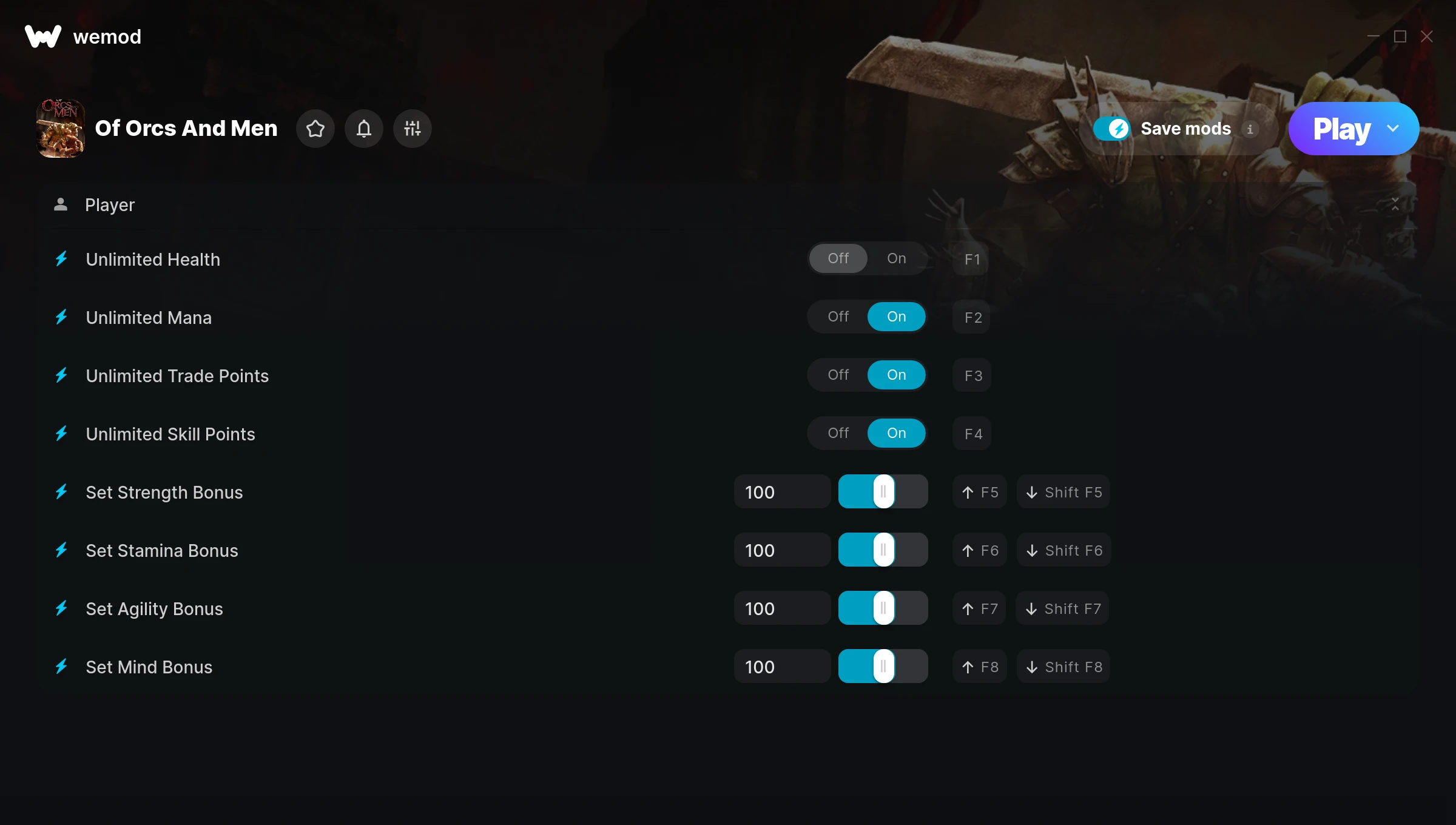
Task: Select the Set Stamina Bonus value field
Action: (x=781, y=550)
